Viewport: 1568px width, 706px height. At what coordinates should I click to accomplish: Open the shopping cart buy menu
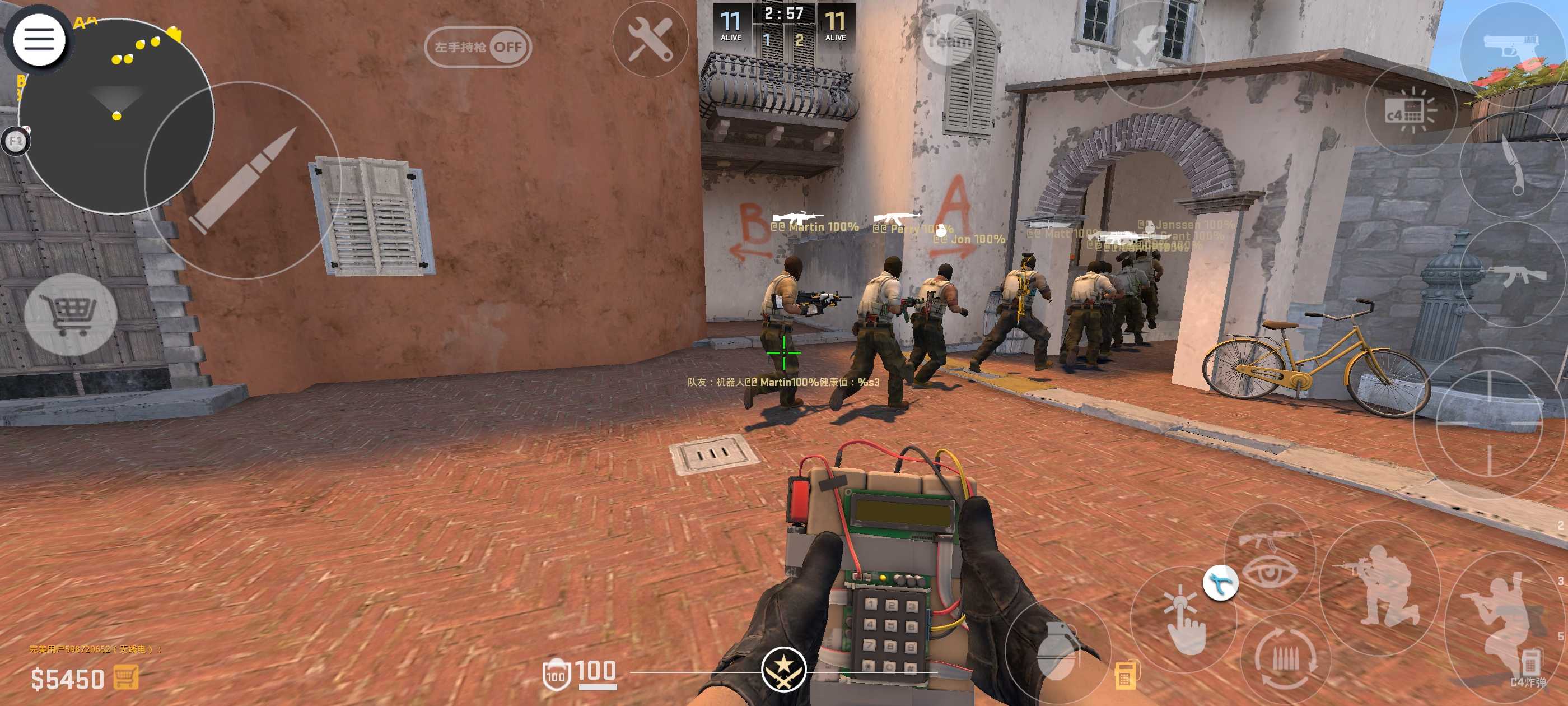point(70,314)
